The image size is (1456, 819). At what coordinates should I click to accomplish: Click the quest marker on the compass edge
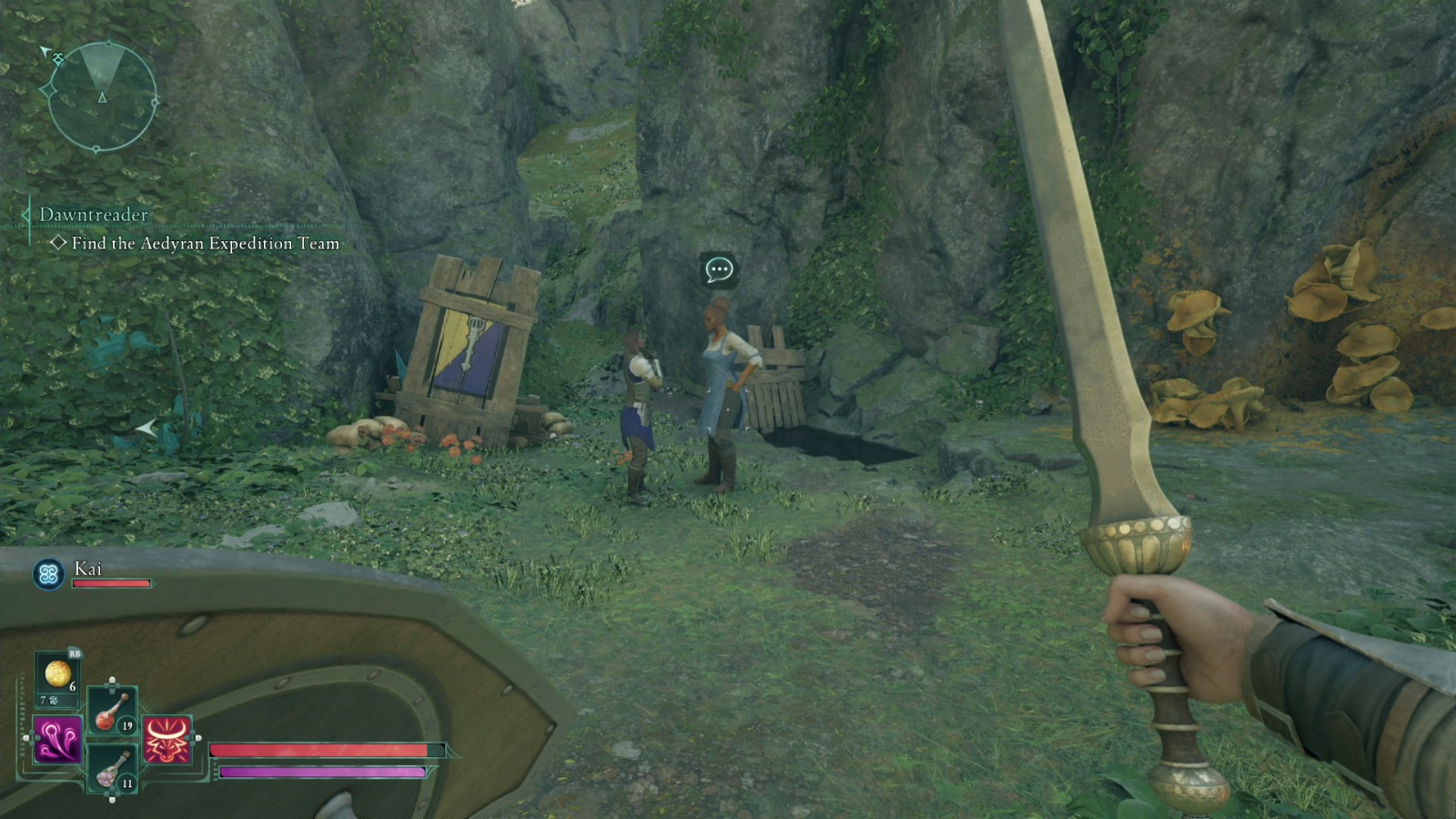(x=58, y=58)
